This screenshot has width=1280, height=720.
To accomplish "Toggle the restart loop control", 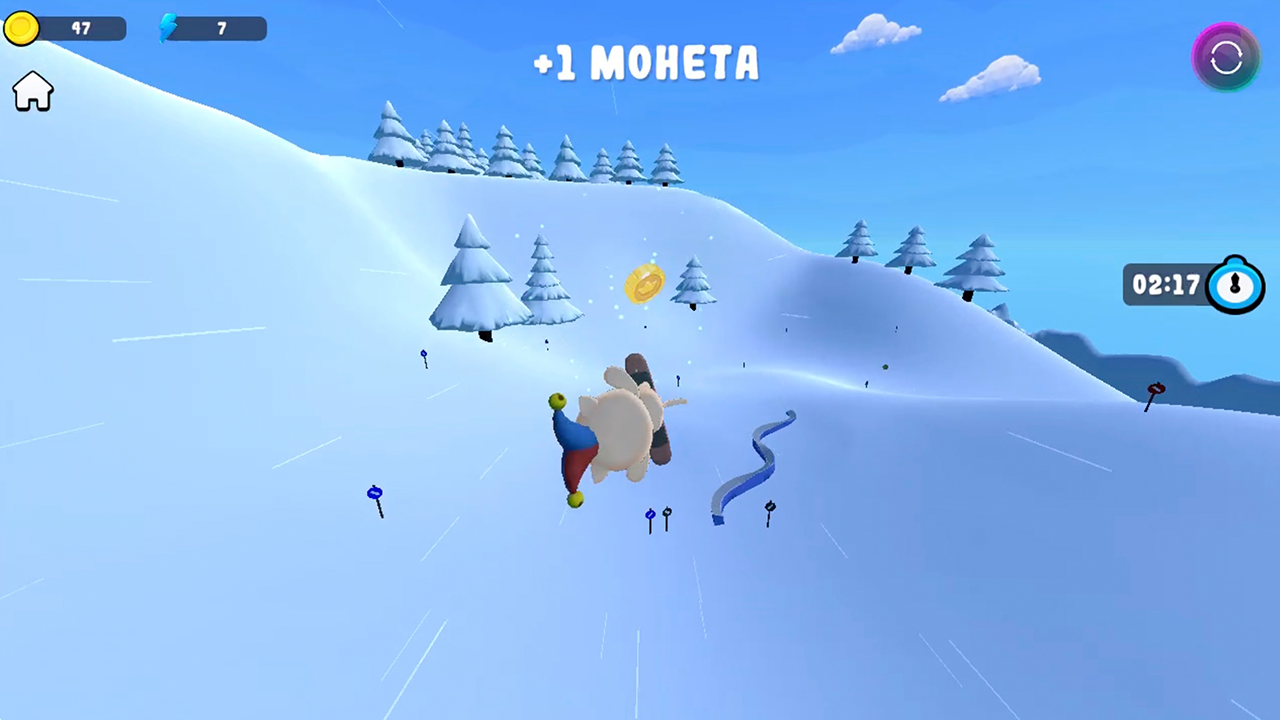I will point(1225,57).
